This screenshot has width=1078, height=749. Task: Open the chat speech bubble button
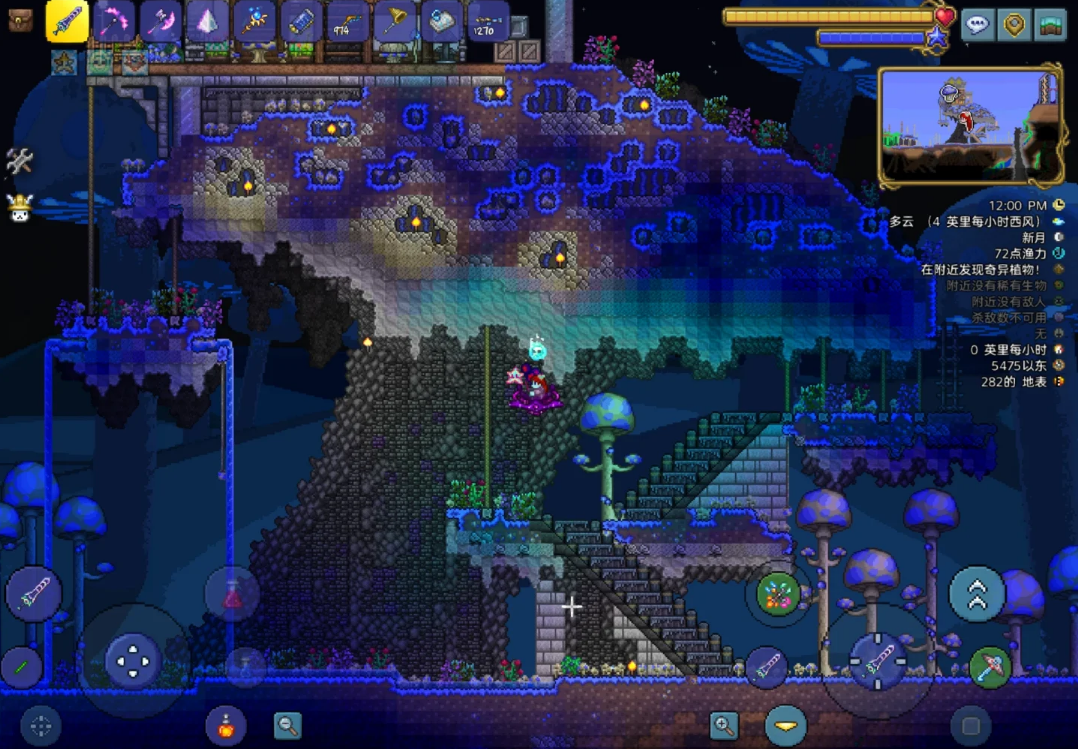pyautogui.click(x=977, y=24)
